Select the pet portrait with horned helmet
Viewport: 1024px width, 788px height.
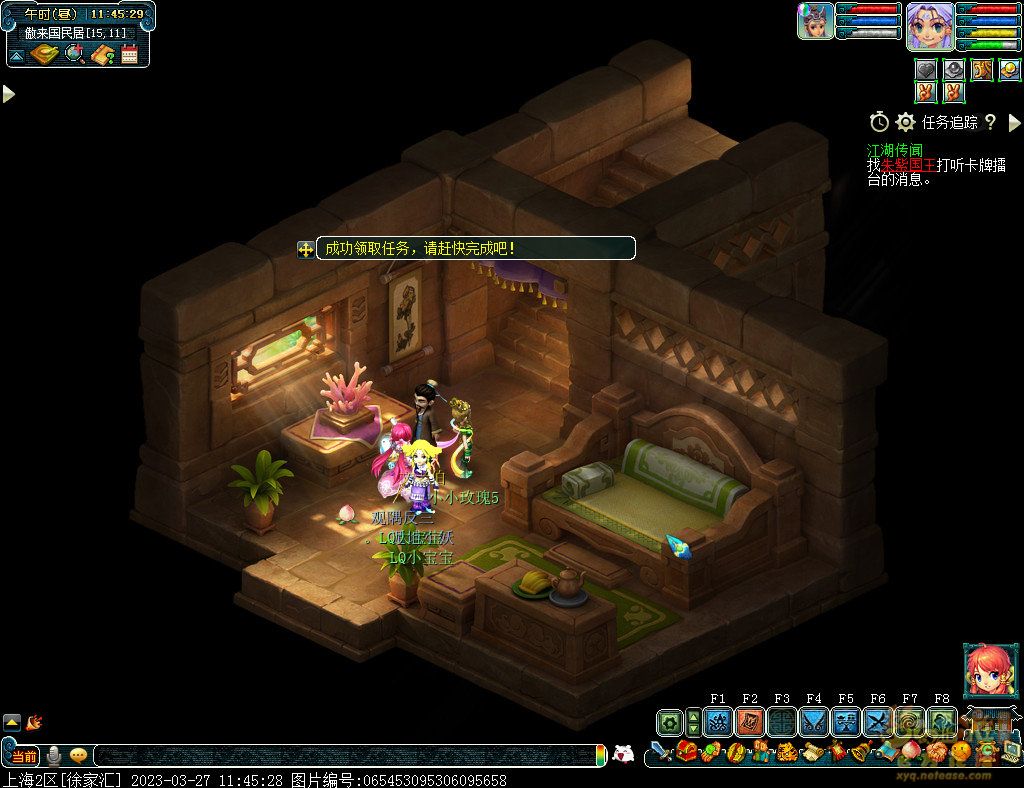[816, 21]
